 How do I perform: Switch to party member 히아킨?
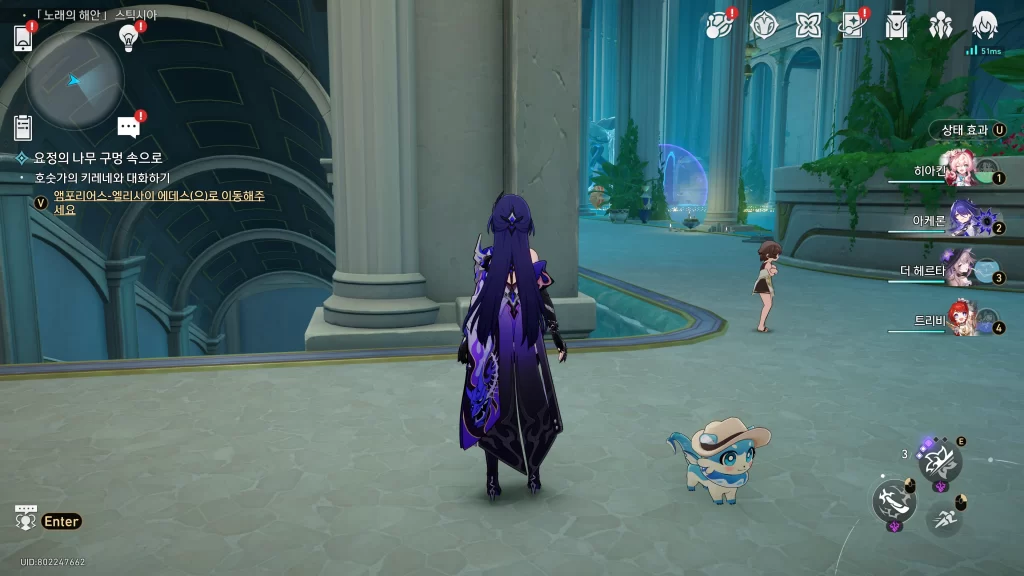[x=960, y=172]
